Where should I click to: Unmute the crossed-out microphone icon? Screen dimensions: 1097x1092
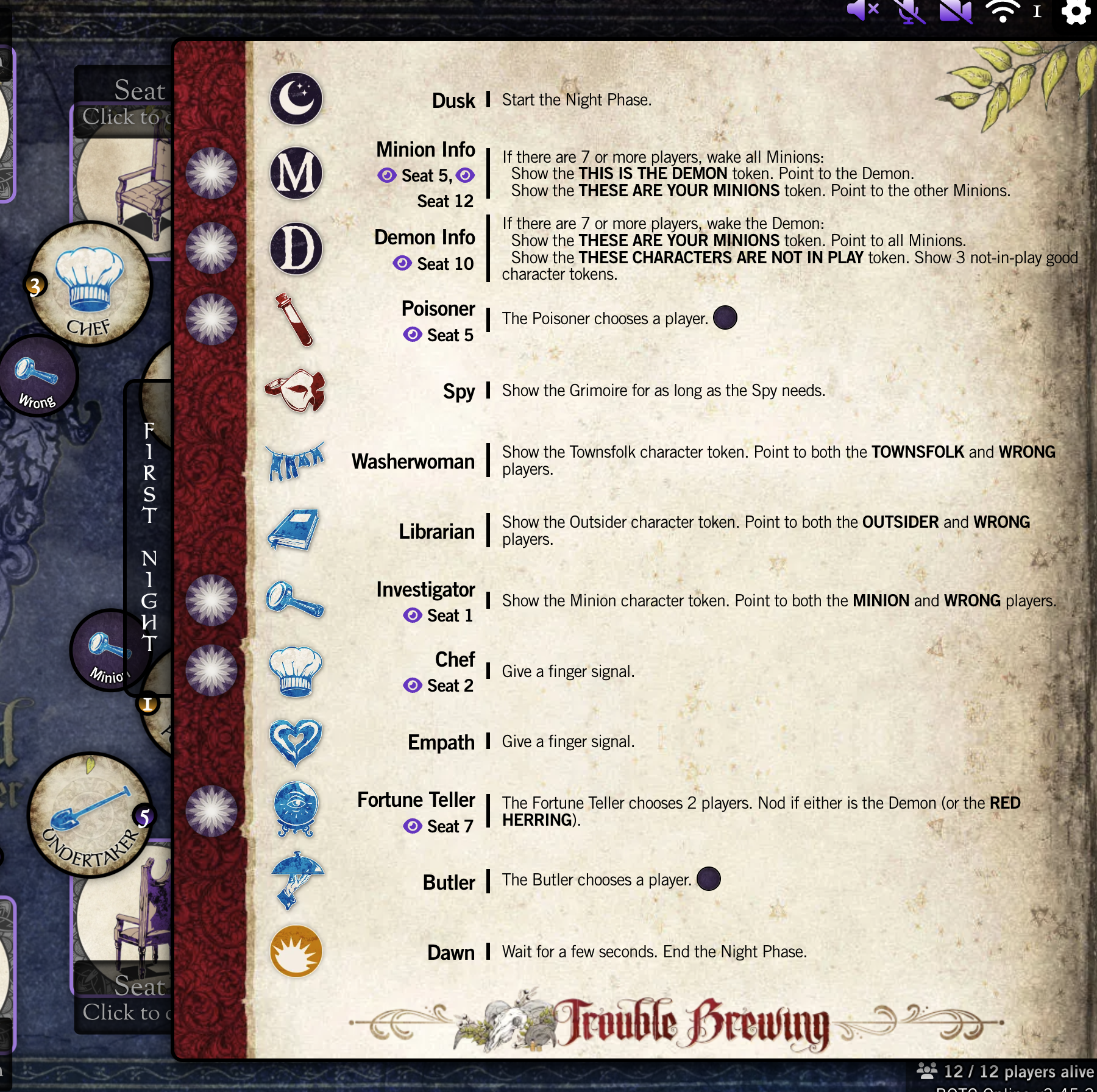coord(909,12)
